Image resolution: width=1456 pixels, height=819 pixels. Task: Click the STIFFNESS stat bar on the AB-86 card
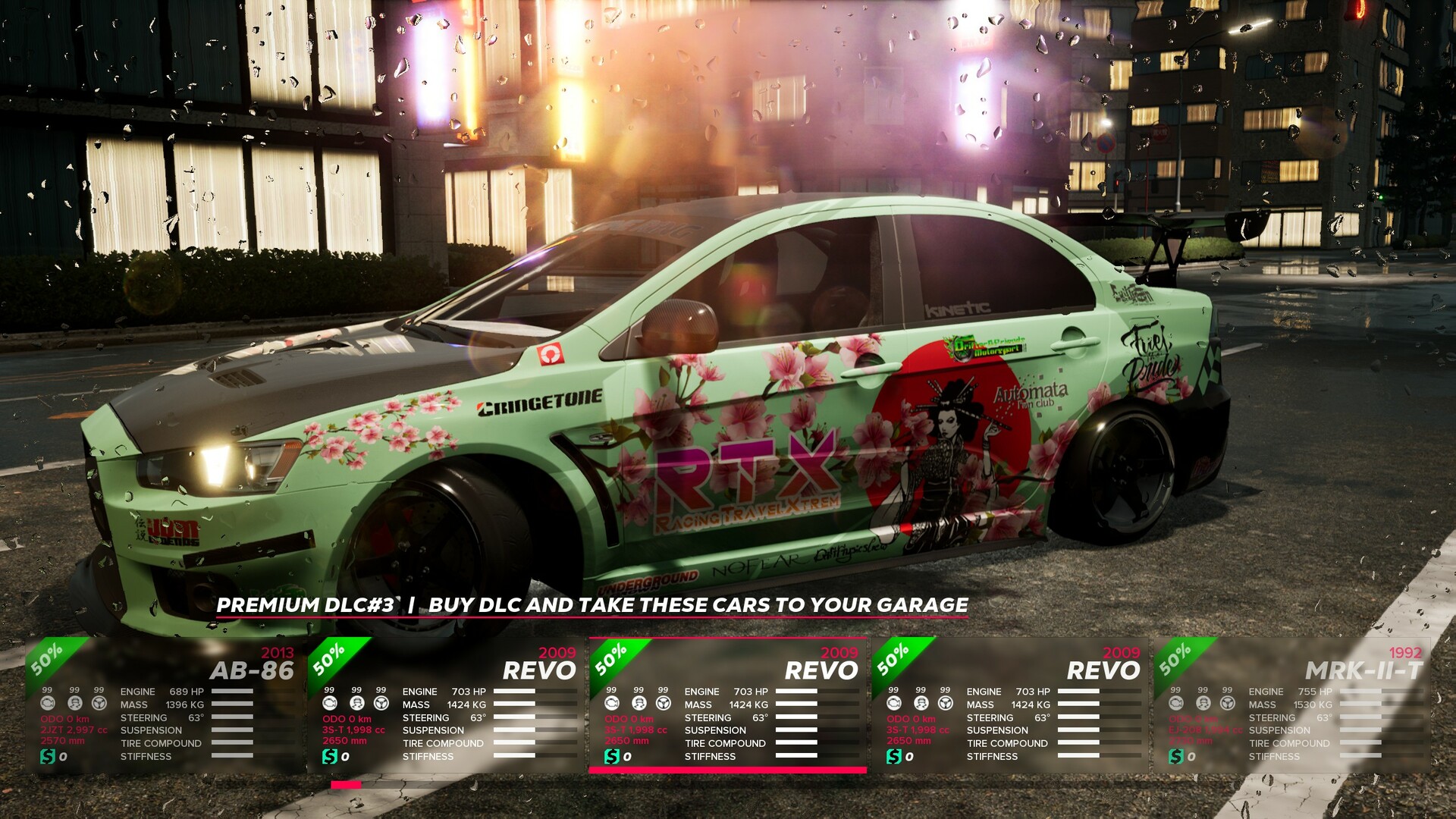coord(232,756)
